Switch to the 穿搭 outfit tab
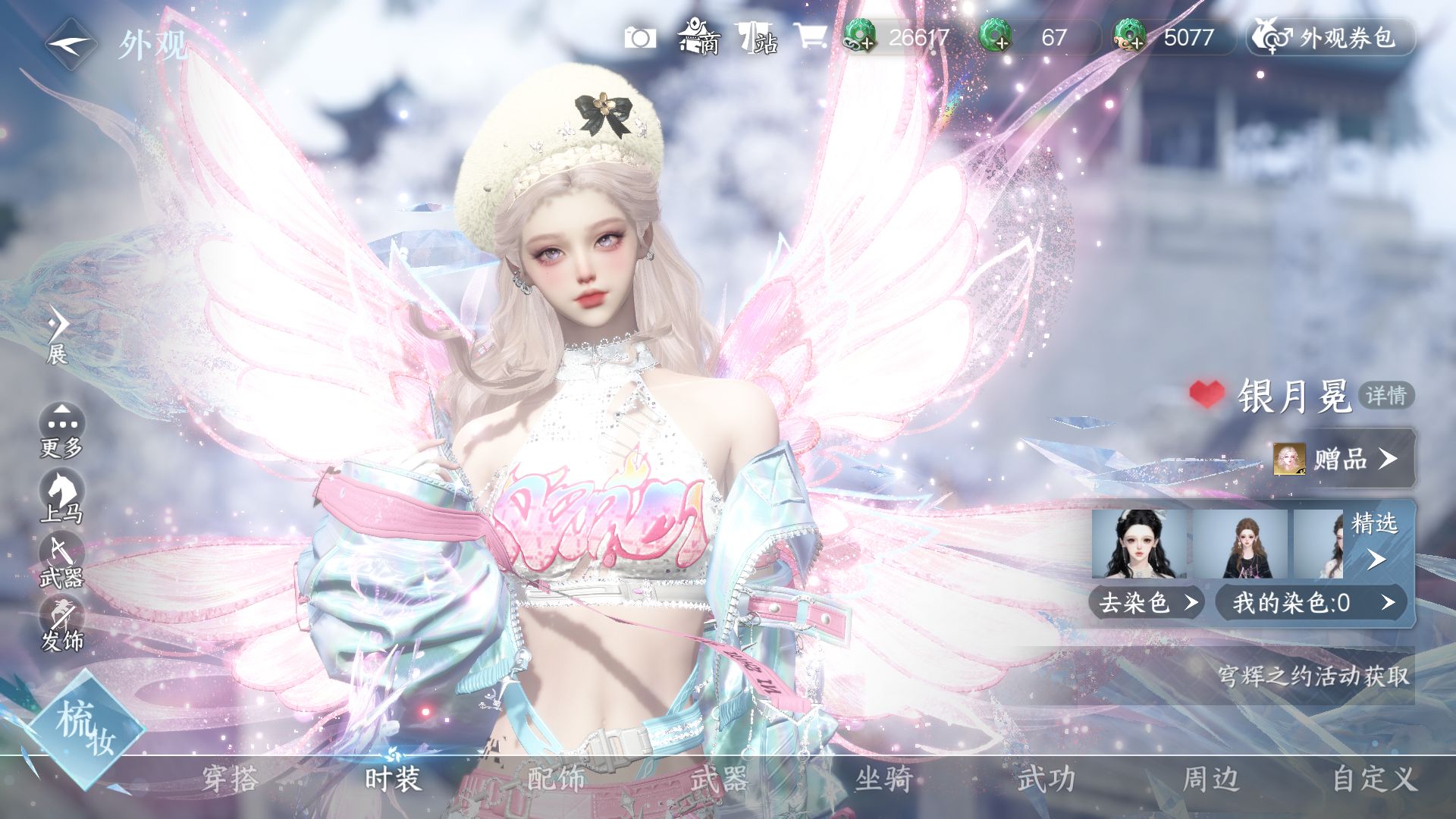Image resolution: width=1456 pixels, height=819 pixels. click(x=230, y=779)
